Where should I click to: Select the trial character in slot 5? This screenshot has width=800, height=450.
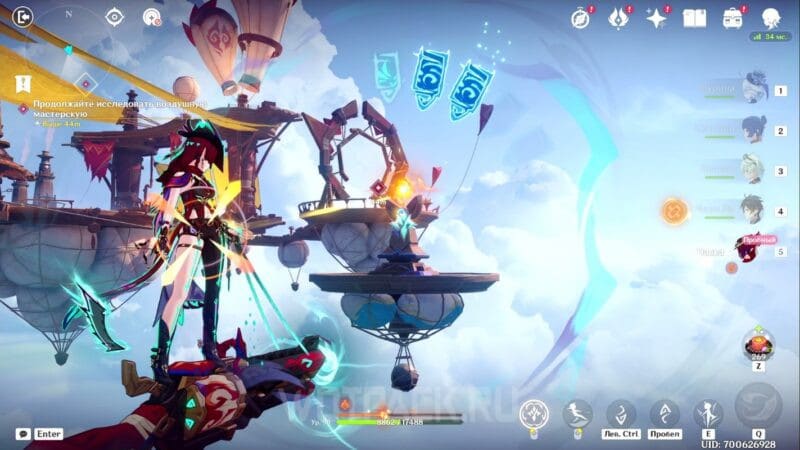pos(748,249)
